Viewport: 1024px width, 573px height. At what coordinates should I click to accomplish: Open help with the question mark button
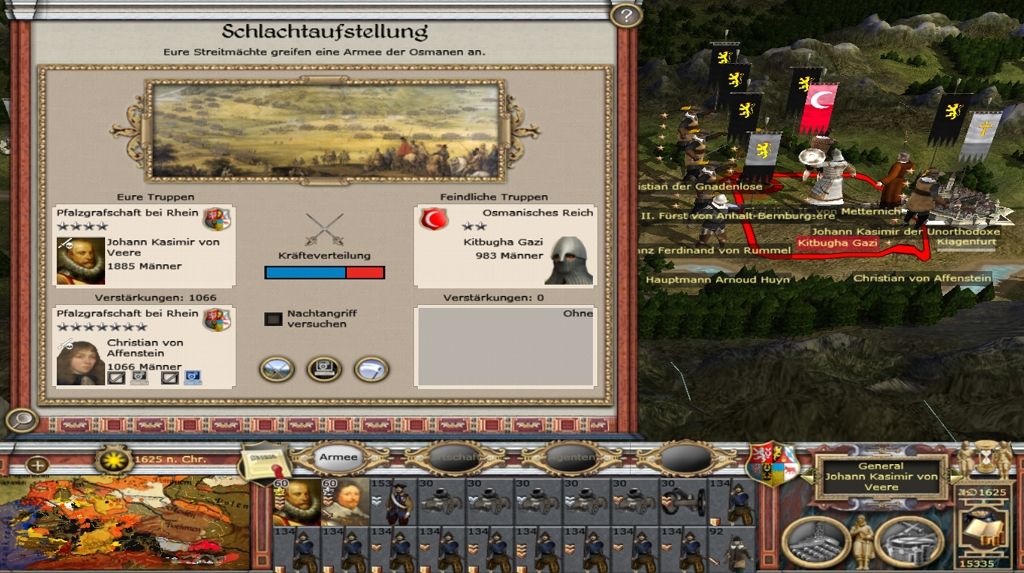click(x=625, y=15)
